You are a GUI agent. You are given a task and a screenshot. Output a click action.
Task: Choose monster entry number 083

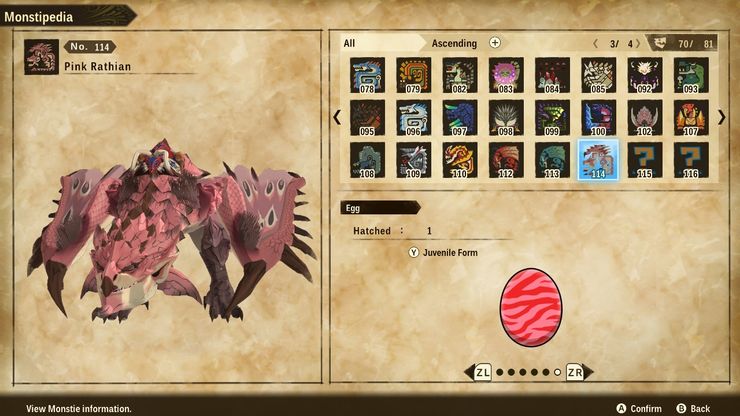click(506, 75)
